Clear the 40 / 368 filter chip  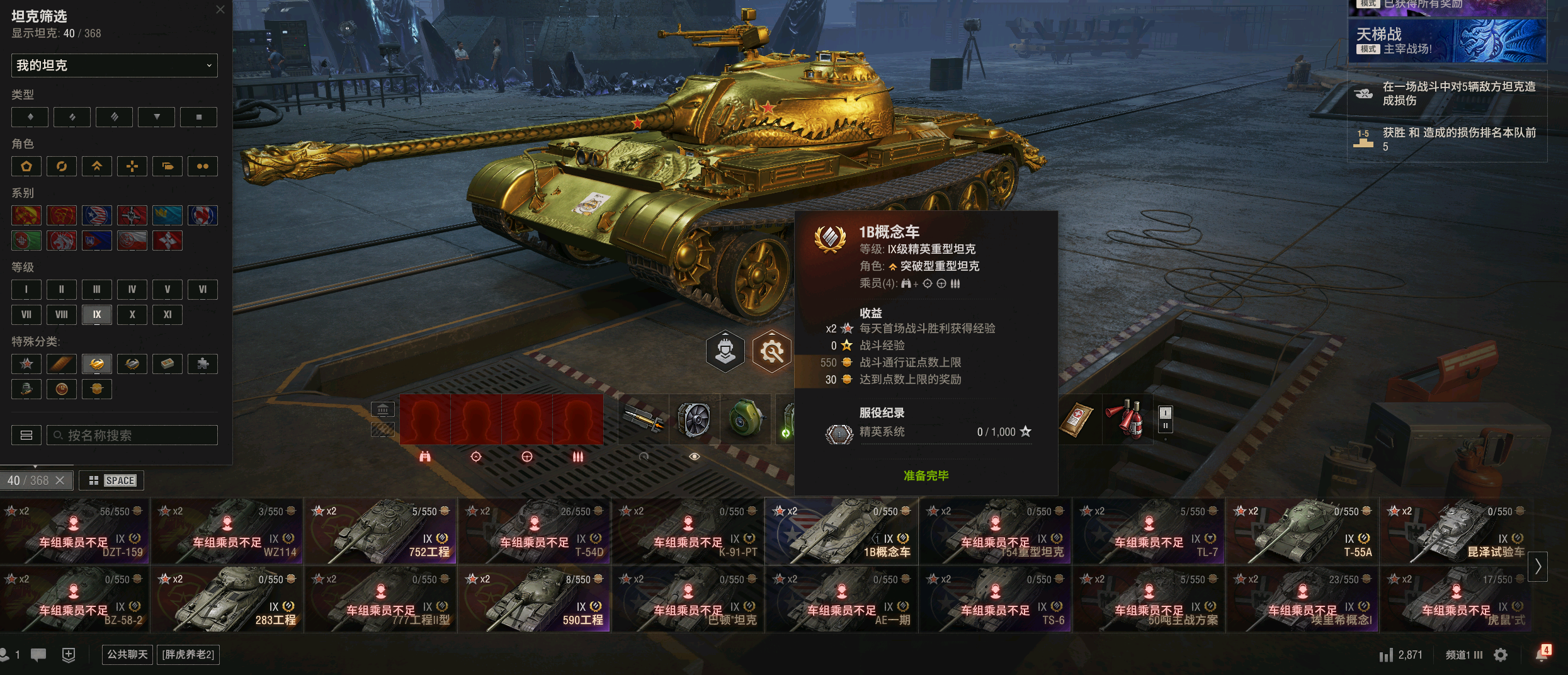[x=60, y=480]
